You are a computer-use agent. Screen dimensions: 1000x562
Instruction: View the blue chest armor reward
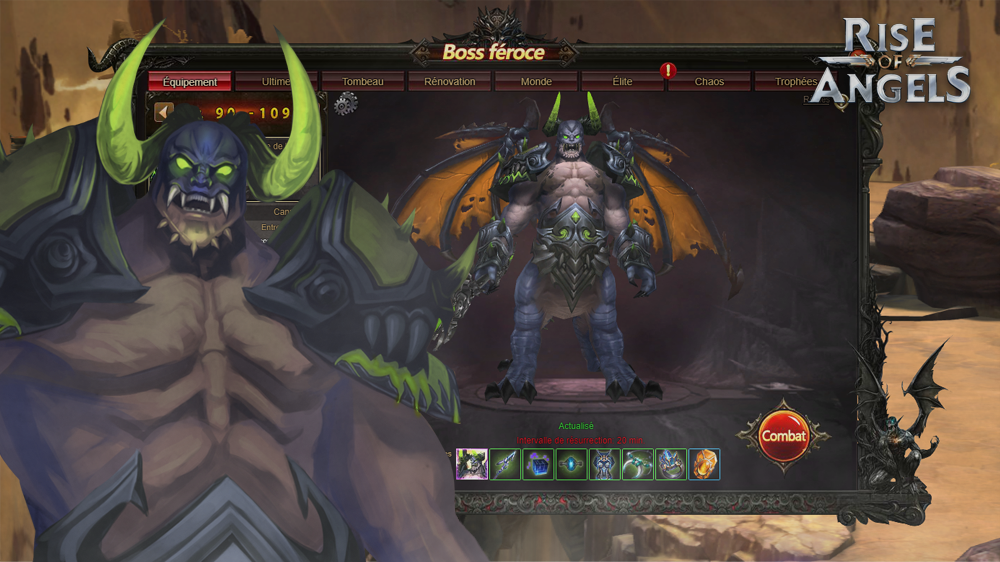tap(604, 464)
